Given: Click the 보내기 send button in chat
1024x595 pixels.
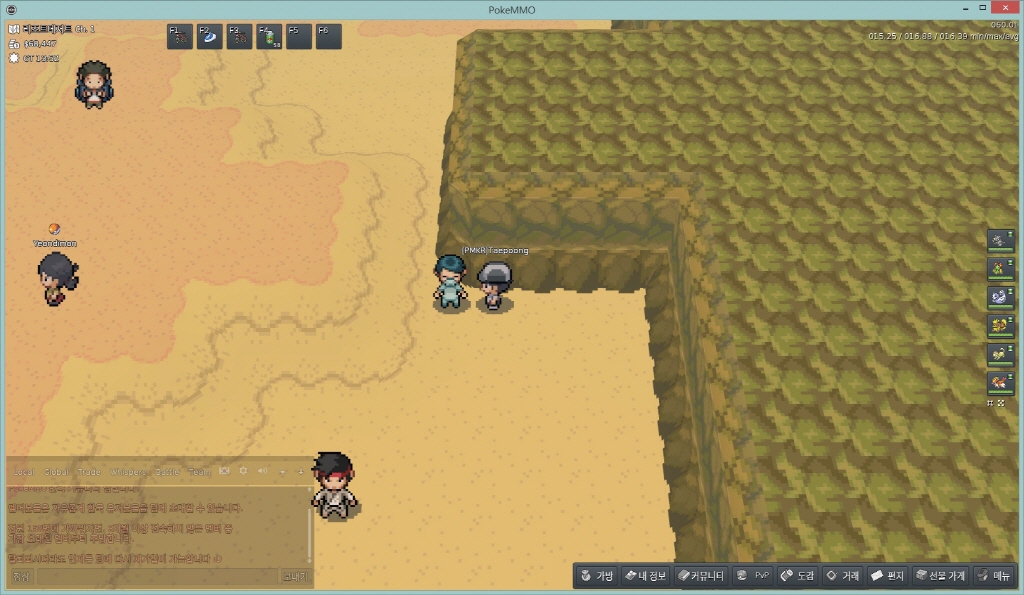Looking at the screenshot, I should [295, 577].
